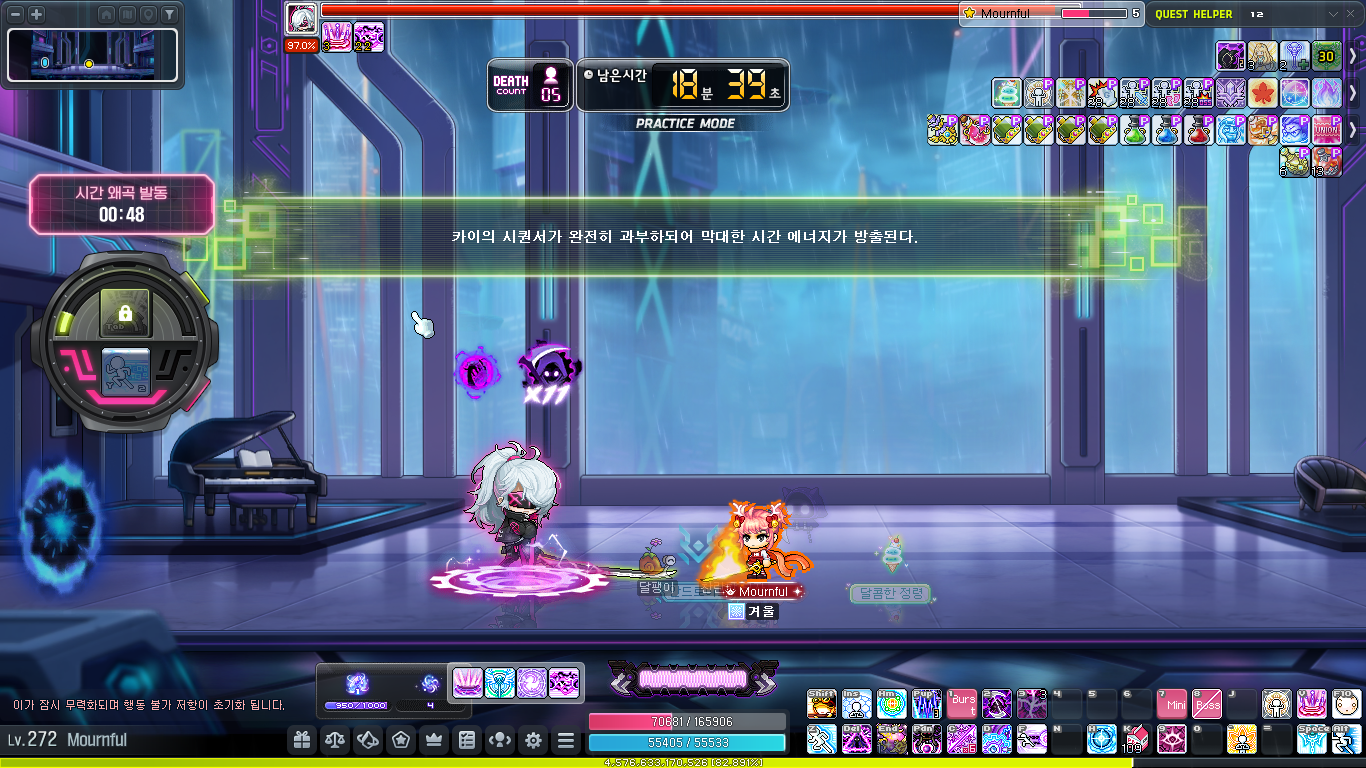Image resolution: width=1366 pixels, height=768 pixels.
Task: Close the Quest Helper panel
Action: [1352, 14]
